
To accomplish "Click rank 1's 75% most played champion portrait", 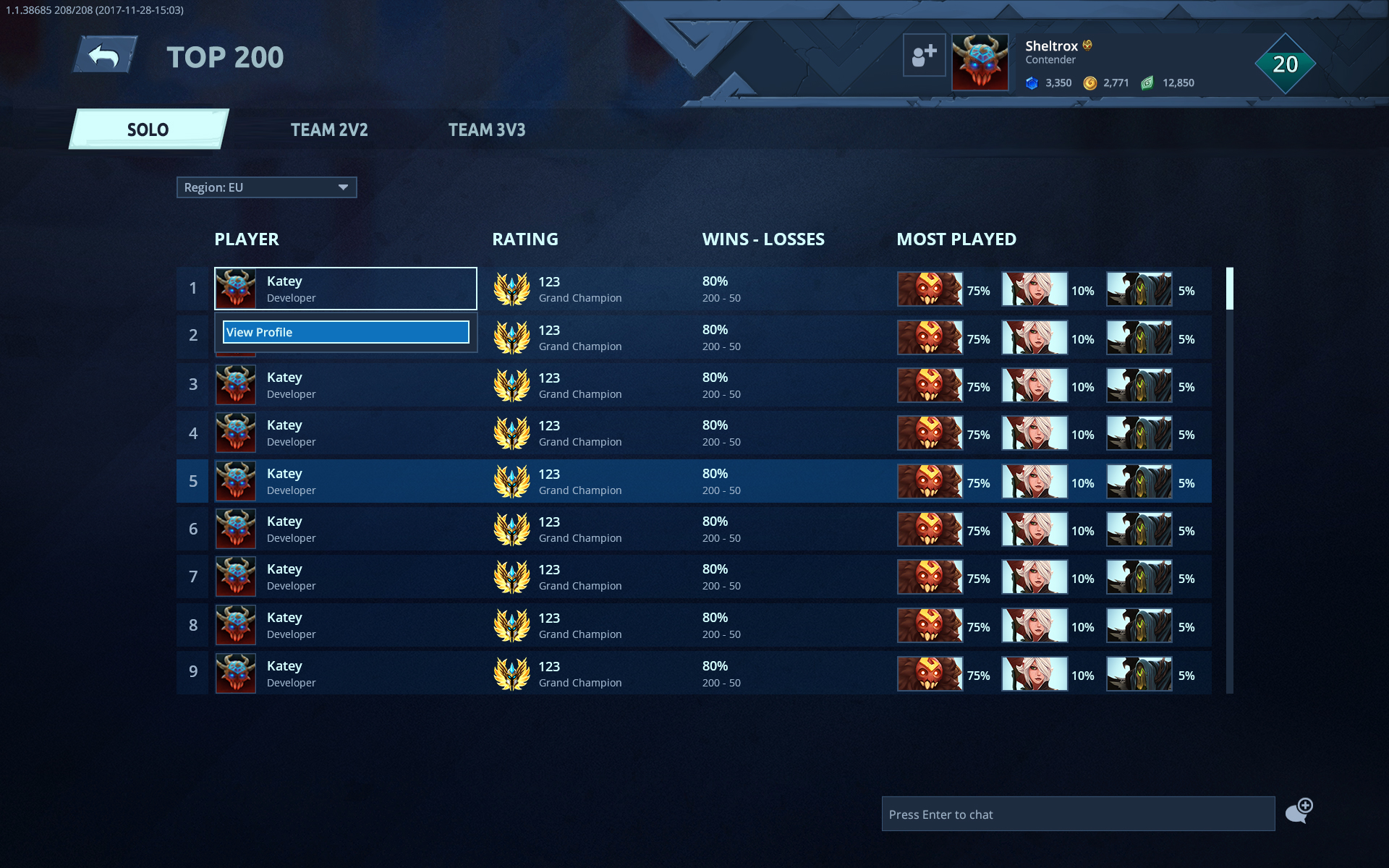I will point(930,289).
